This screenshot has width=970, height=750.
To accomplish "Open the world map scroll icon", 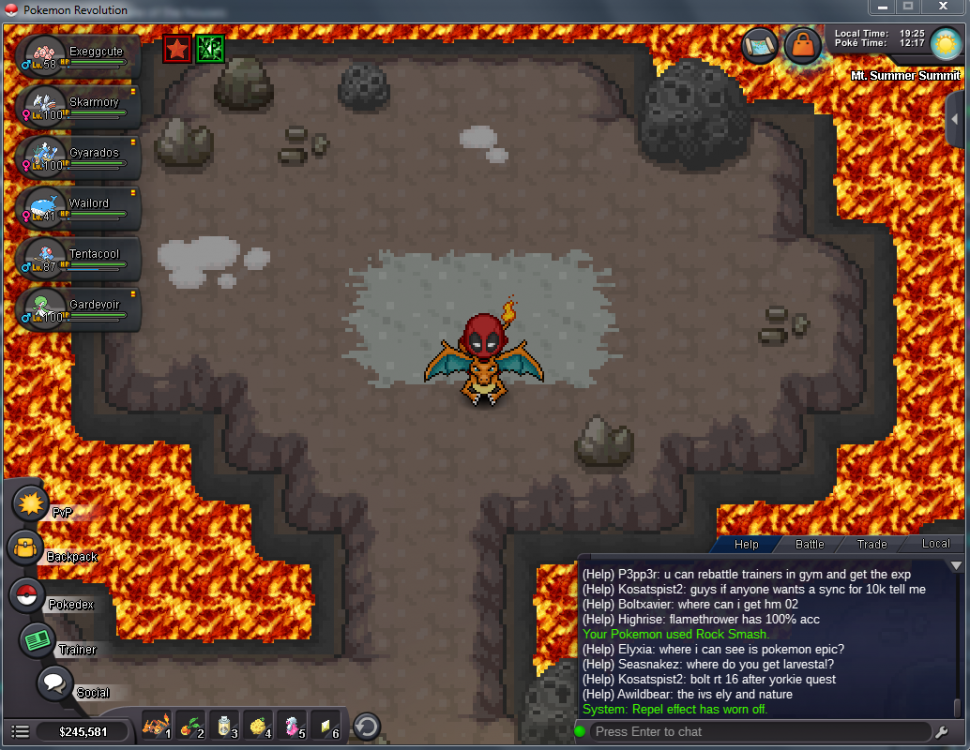I will pyautogui.click(x=761, y=46).
